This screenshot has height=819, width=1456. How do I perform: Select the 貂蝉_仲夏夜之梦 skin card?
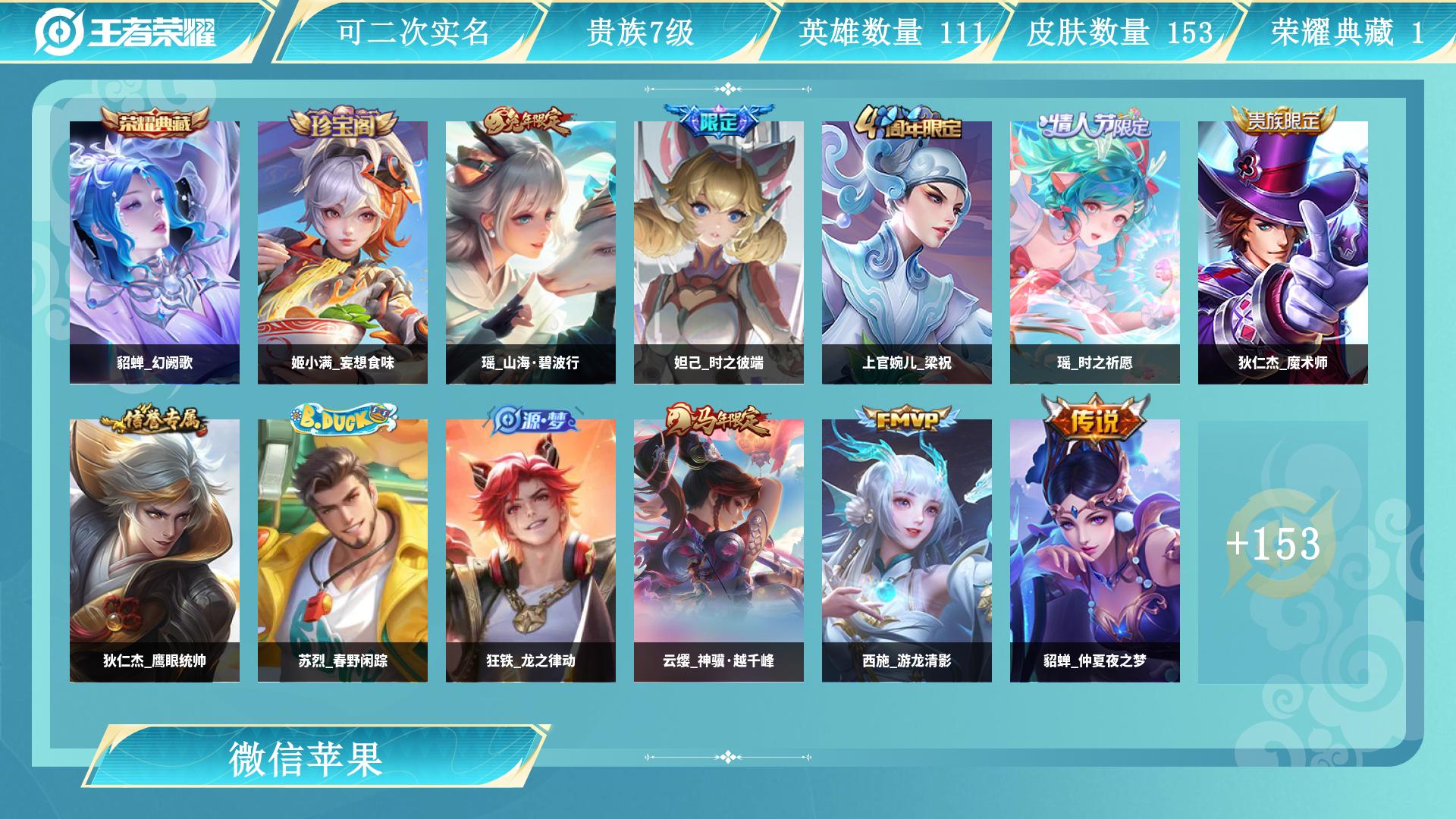[x=1095, y=551]
